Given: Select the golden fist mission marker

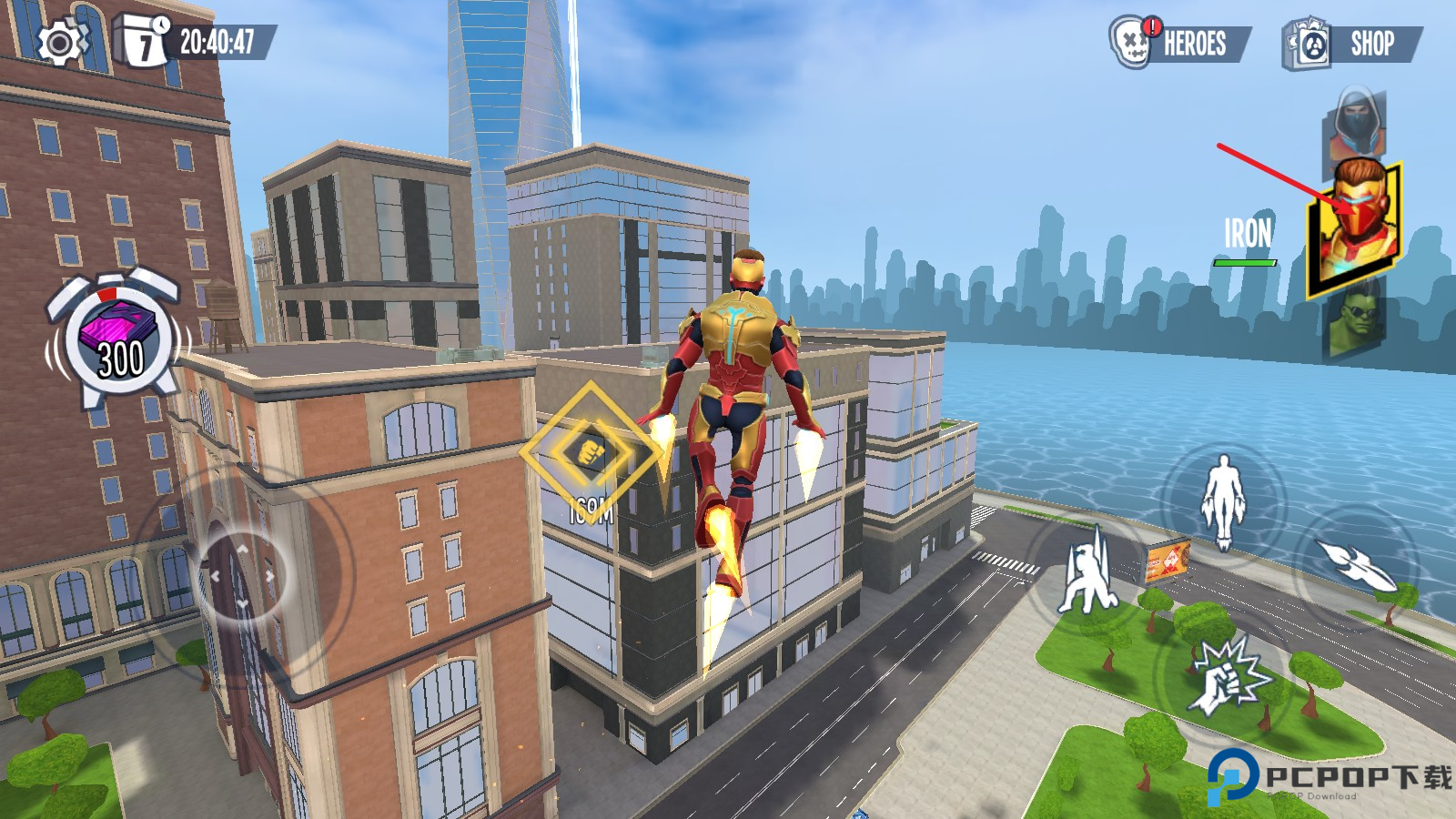Looking at the screenshot, I should pyautogui.click(x=590, y=450).
